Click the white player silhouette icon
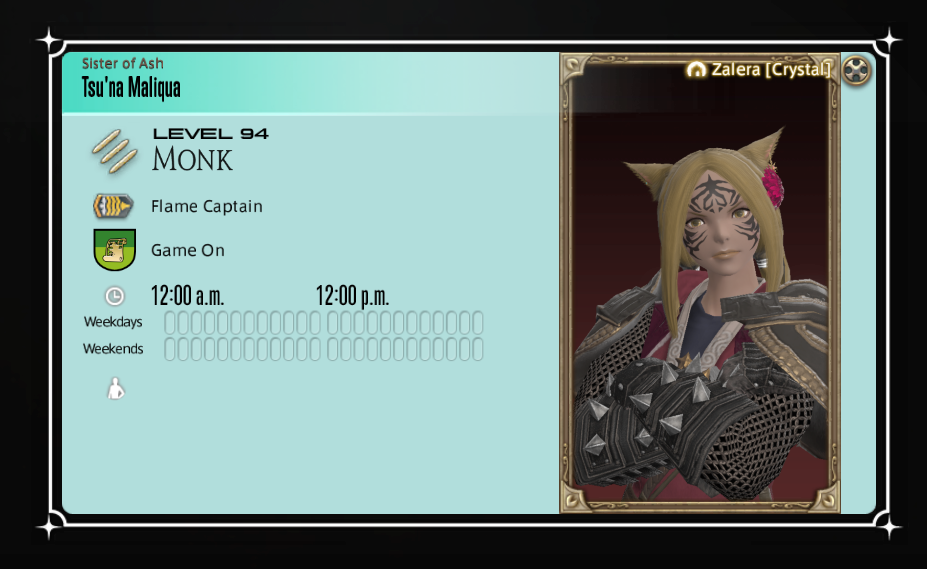Viewport: 927px width, 569px height. click(x=116, y=389)
